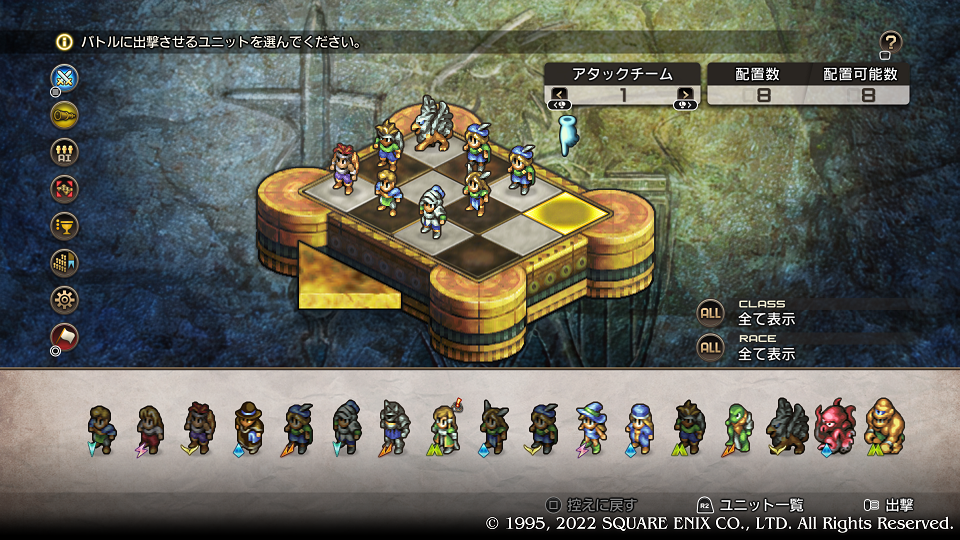Image resolution: width=960 pixels, height=540 pixels.
Task: Select the crossed swords battle party icon
Action: [65, 77]
